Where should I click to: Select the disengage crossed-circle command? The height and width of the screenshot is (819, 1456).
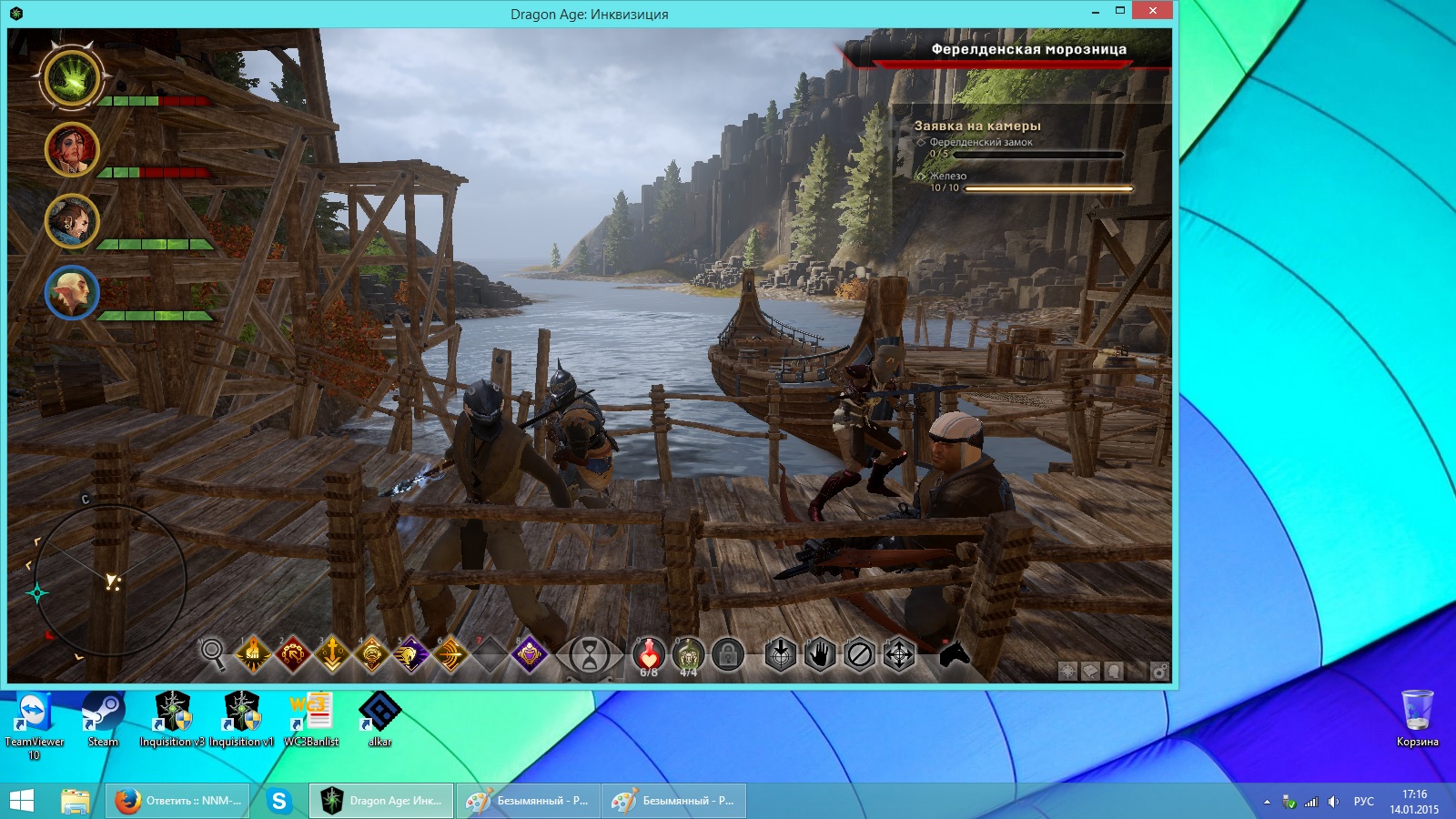click(859, 654)
